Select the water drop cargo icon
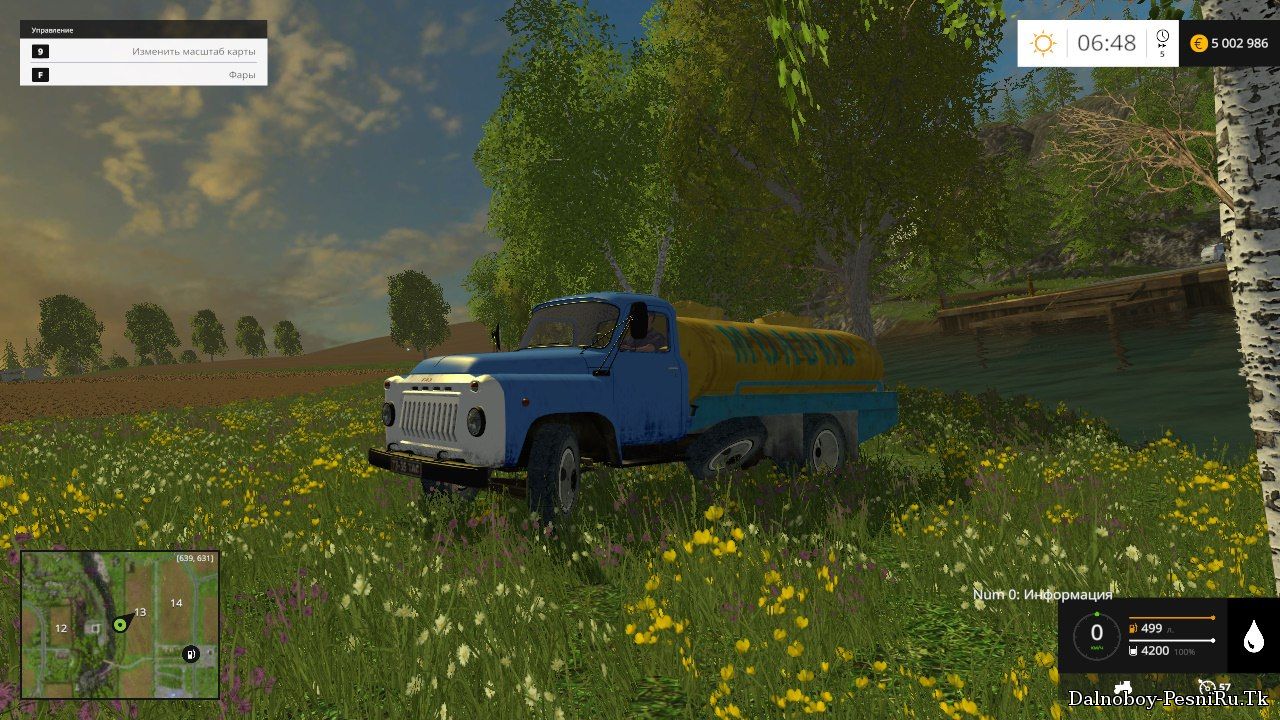This screenshot has height=720, width=1280. coord(1254,636)
